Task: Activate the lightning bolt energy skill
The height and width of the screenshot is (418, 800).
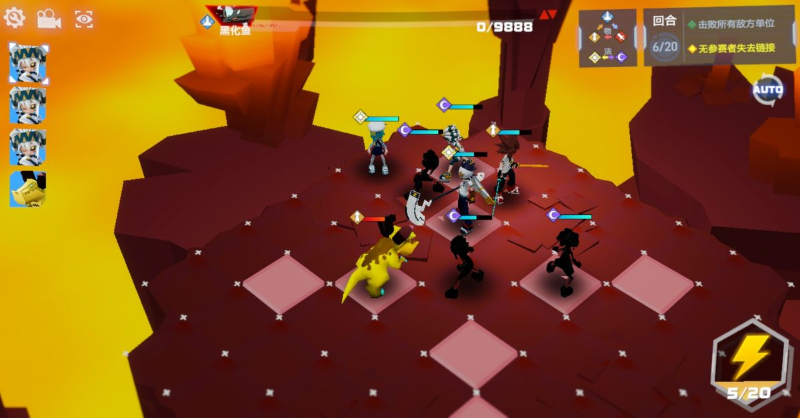Action: point(748,358)
